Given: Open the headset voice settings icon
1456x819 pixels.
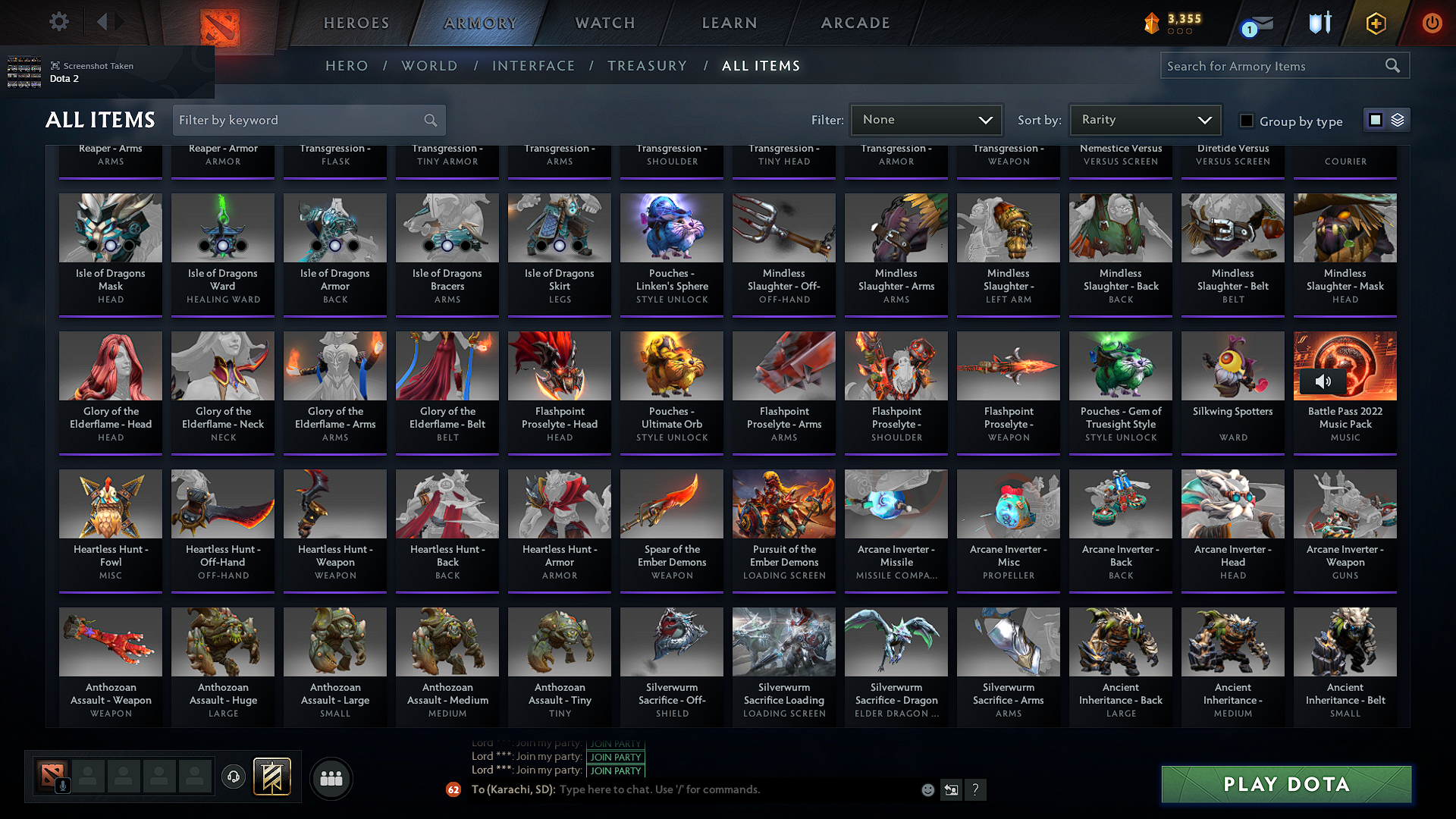Looking at the screenshot, I should point(234,777).
